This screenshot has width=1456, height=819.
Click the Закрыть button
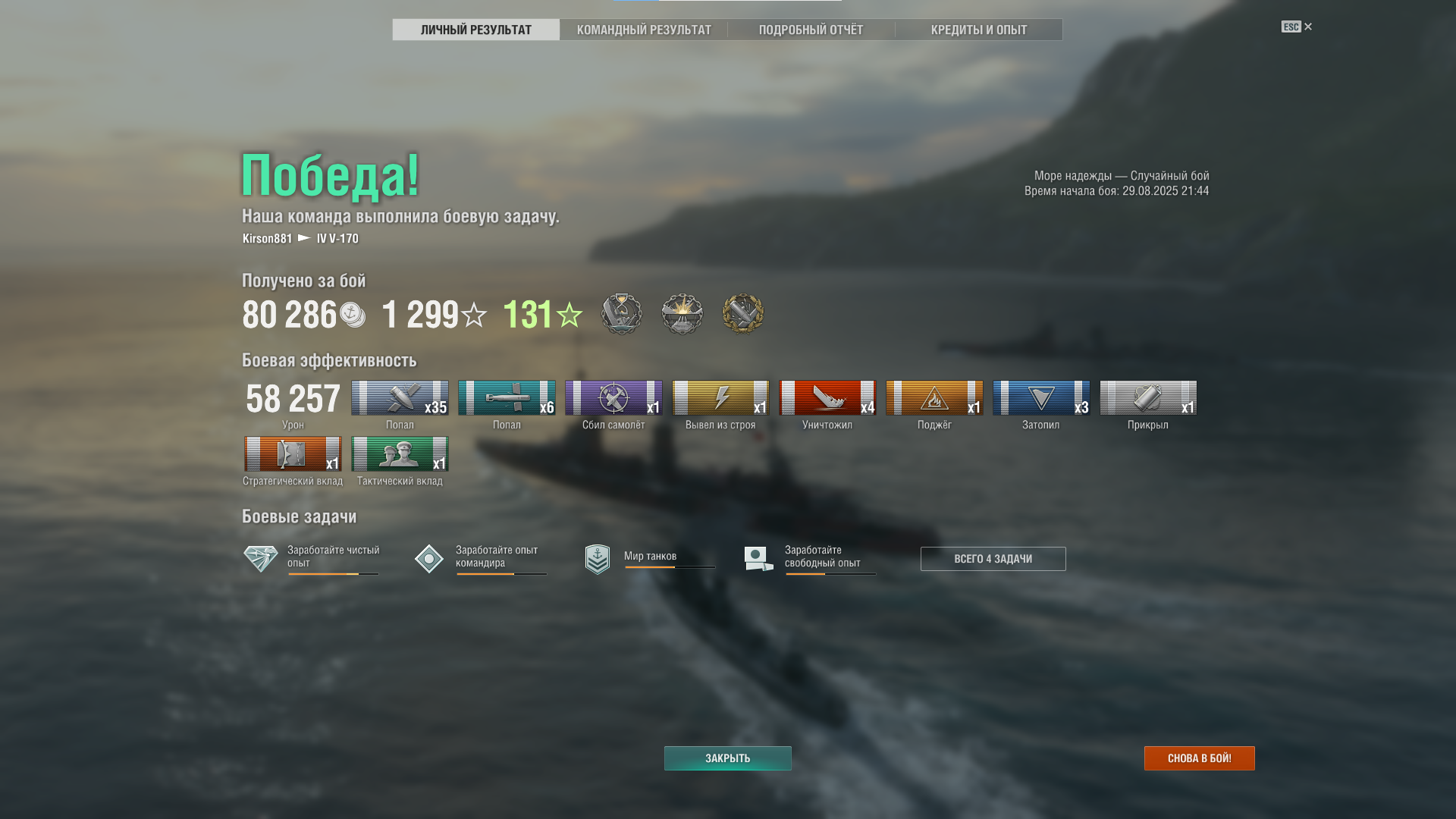727,758
